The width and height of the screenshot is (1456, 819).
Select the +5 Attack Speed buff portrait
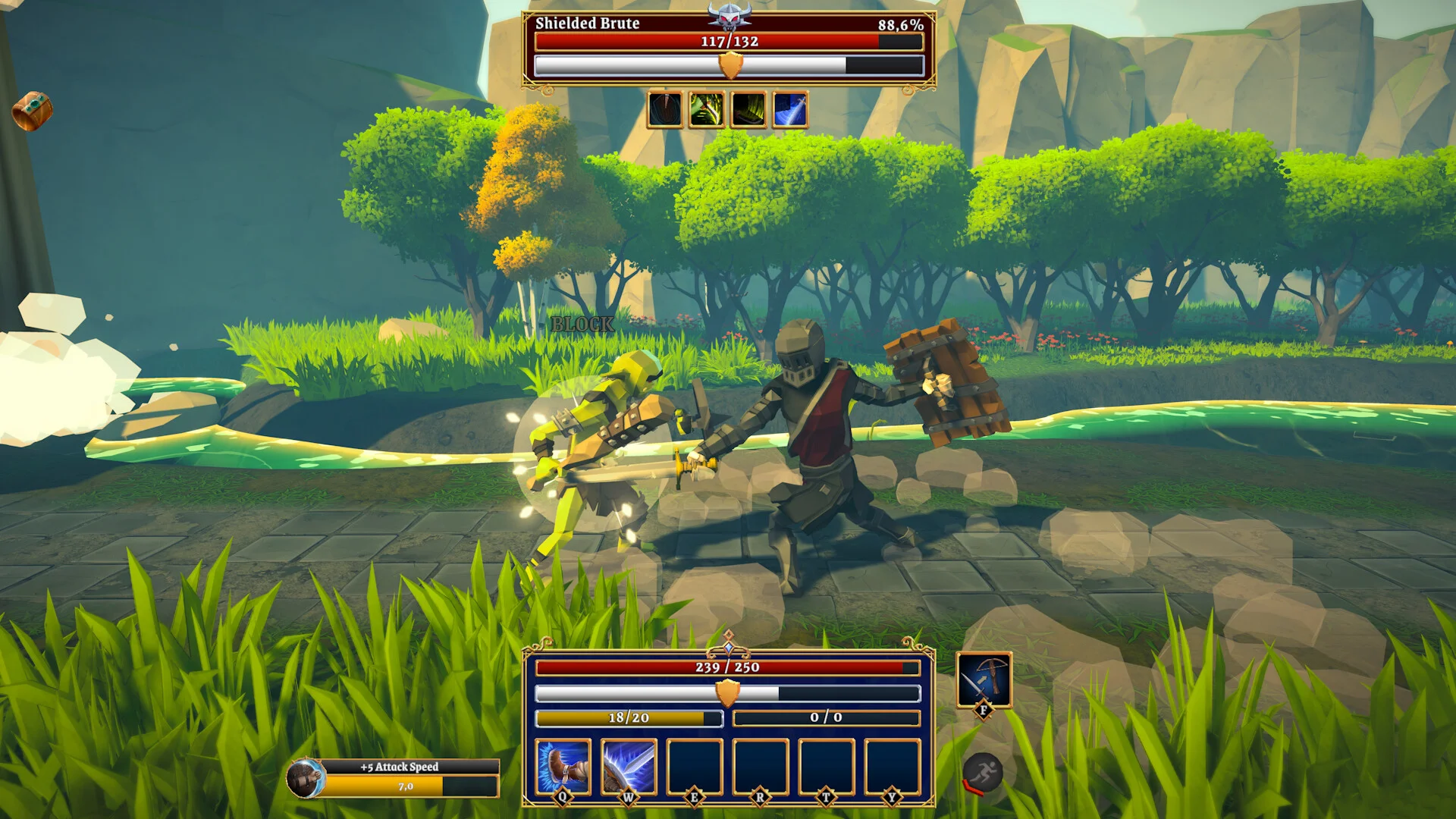[306, 779]
